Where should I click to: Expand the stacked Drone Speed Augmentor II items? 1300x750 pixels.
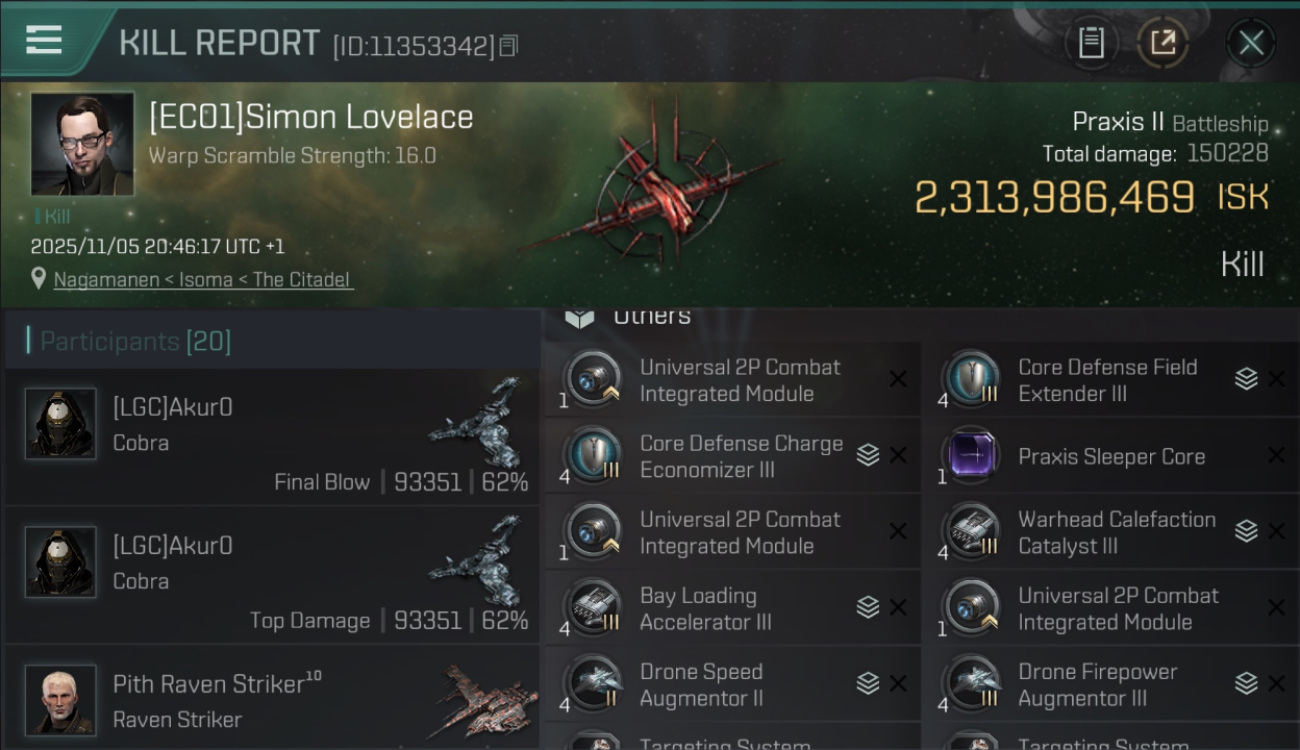point(868,684)
